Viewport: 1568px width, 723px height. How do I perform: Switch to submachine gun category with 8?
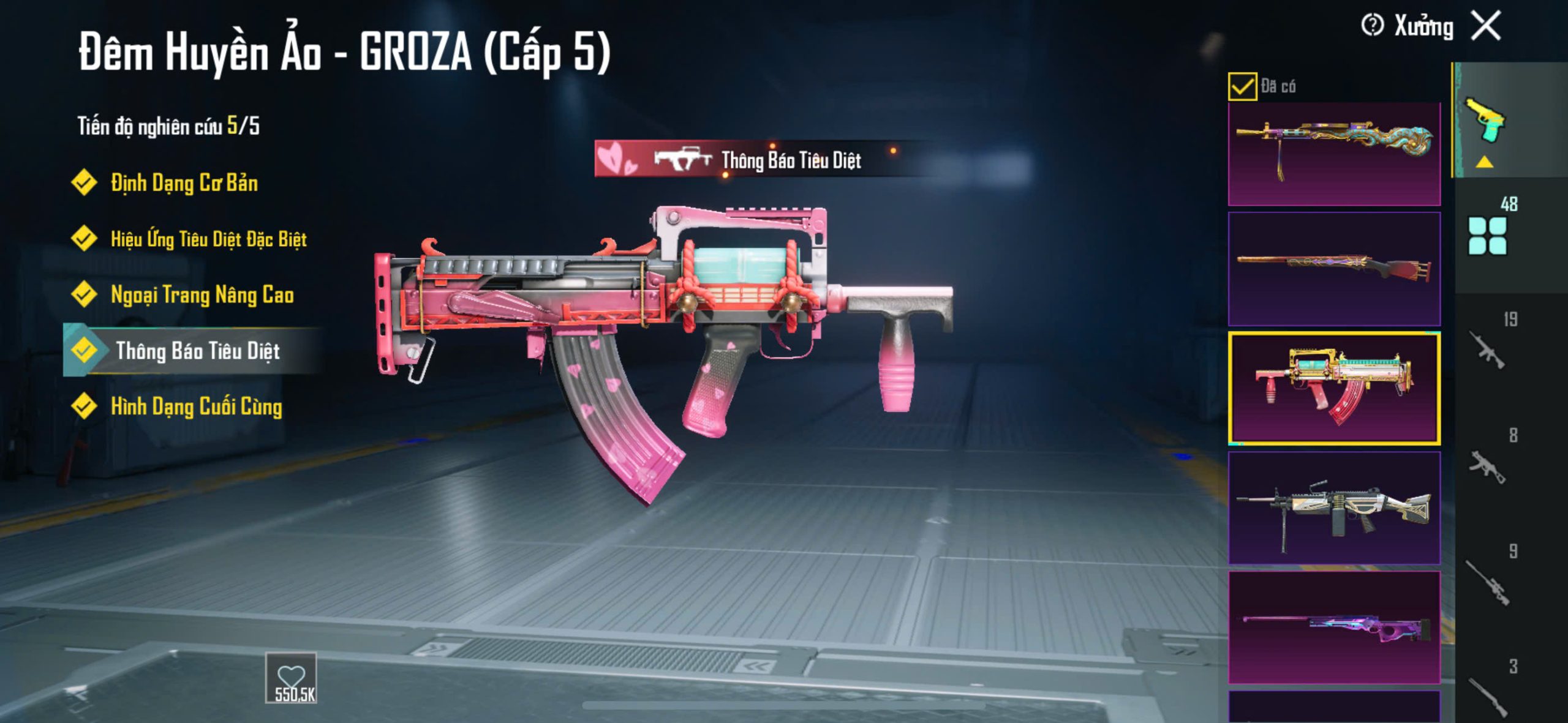click(x=1490, y=462)
